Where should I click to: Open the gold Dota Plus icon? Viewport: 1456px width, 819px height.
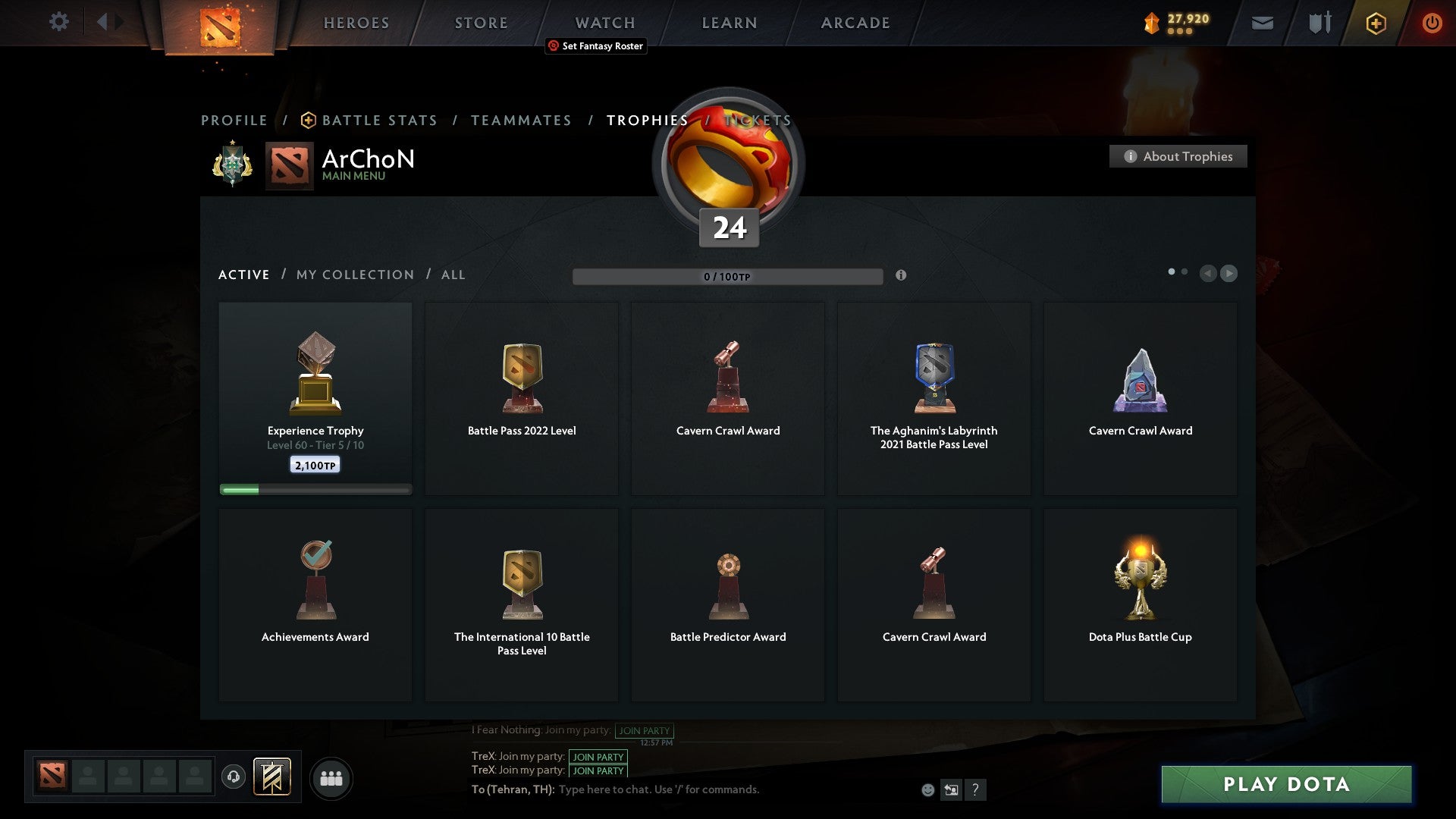pyautogui.click(x=1376, y=23)
